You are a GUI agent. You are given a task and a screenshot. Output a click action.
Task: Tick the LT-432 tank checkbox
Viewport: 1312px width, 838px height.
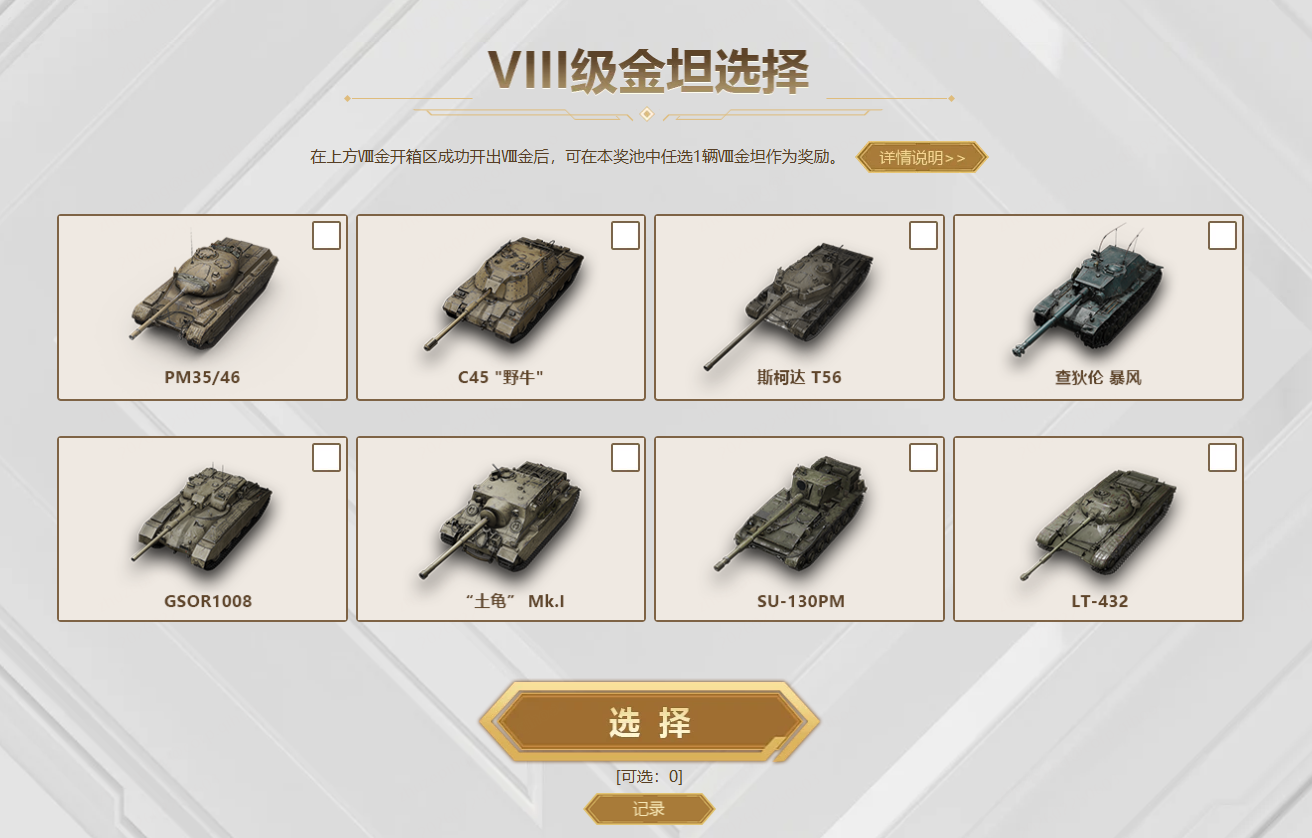[x=1222, y=458]
